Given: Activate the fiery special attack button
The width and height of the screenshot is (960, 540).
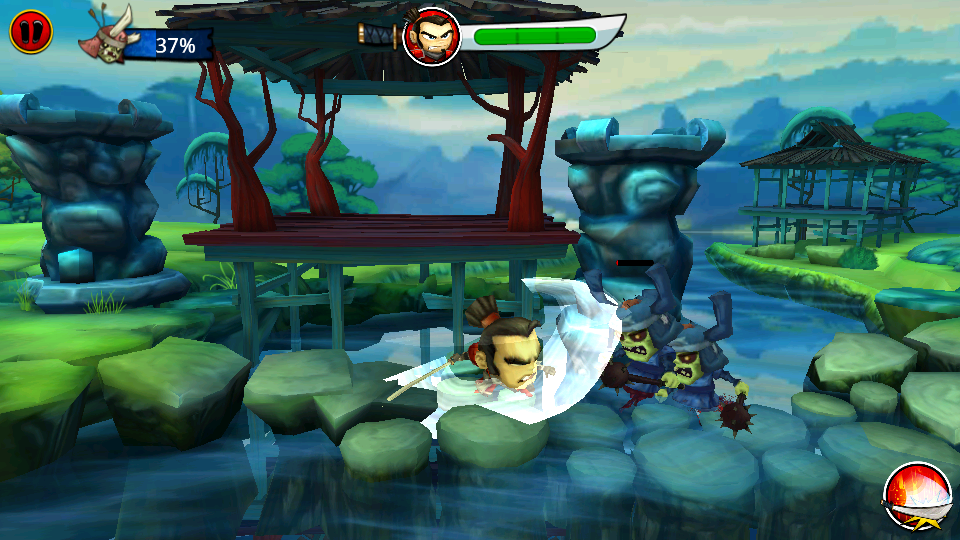Looking at the screenshot, I should (917, 496).
